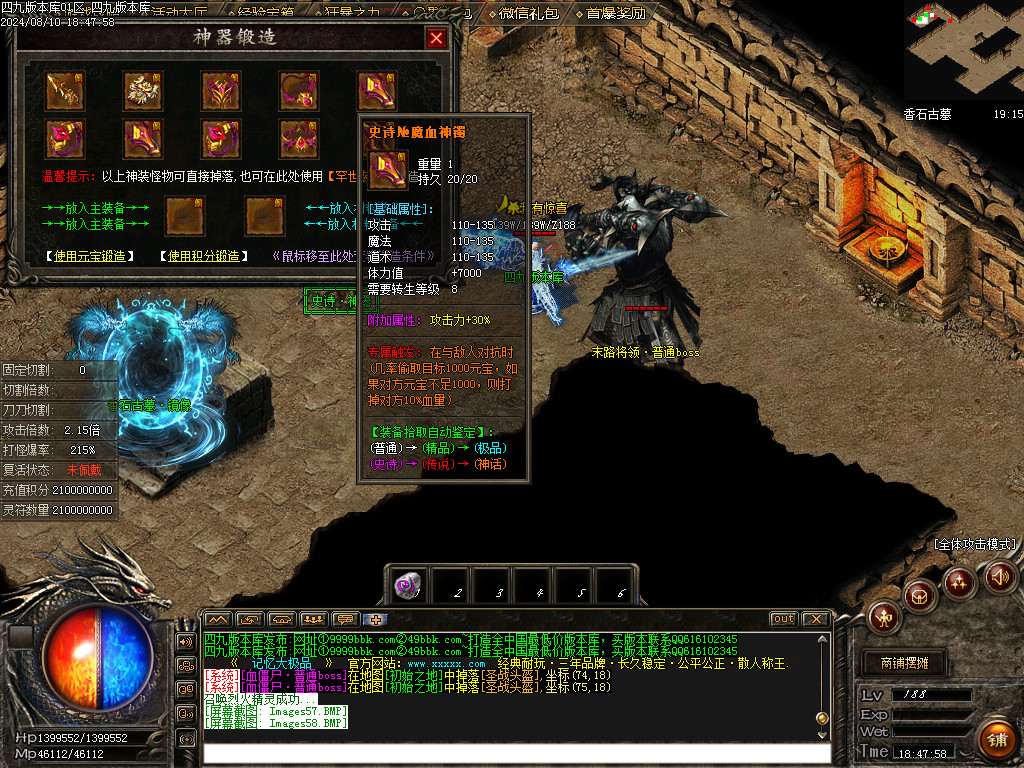This screenshot has width=1024, height=768.
Task: Close the chat window with X
Action: pyautogui.click(x=815, y=619)
